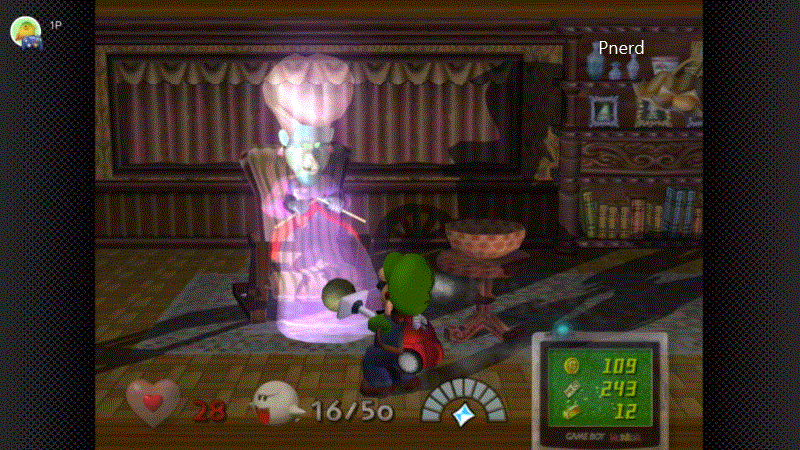Open the 1P player avatar
Screen dimensions: 800x450
click(x=25, y=32)
